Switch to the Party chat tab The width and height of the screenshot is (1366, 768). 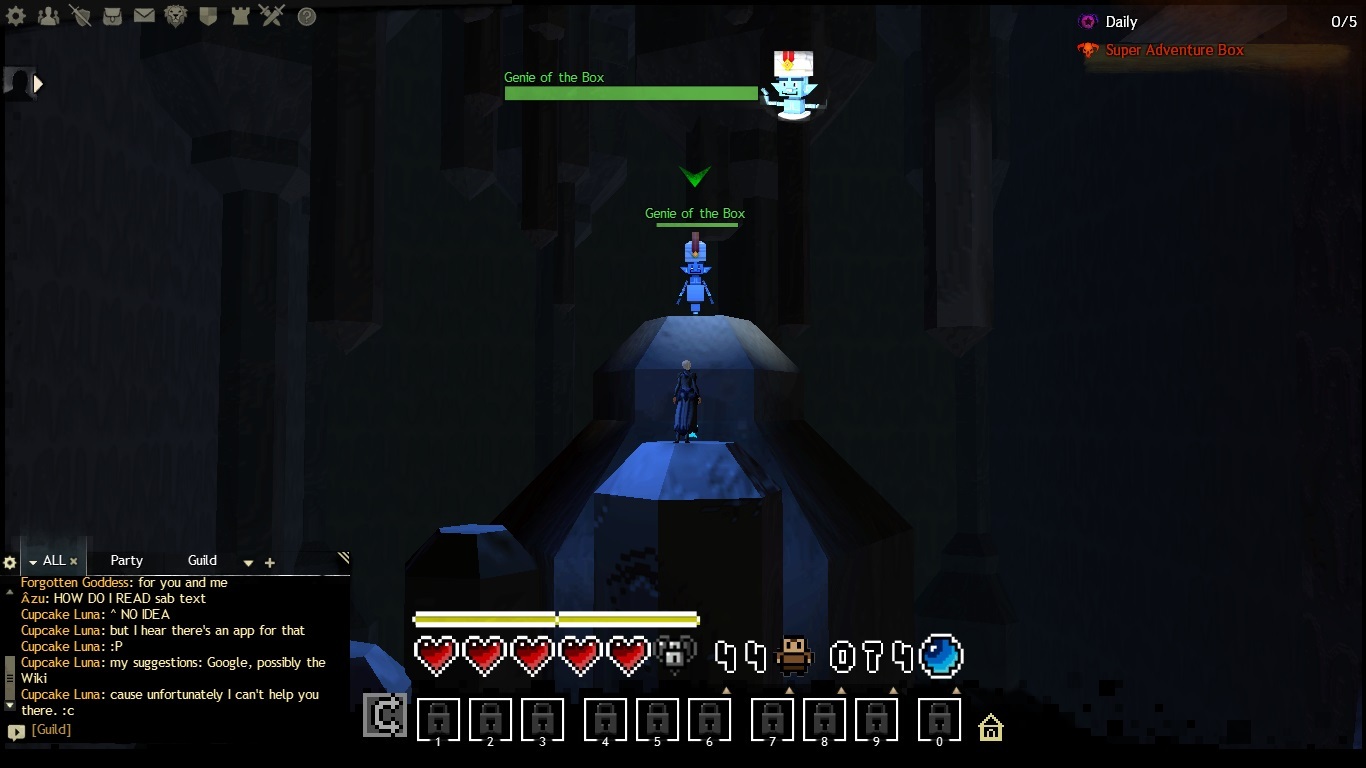pyautogui.click(x=127, y=561)
